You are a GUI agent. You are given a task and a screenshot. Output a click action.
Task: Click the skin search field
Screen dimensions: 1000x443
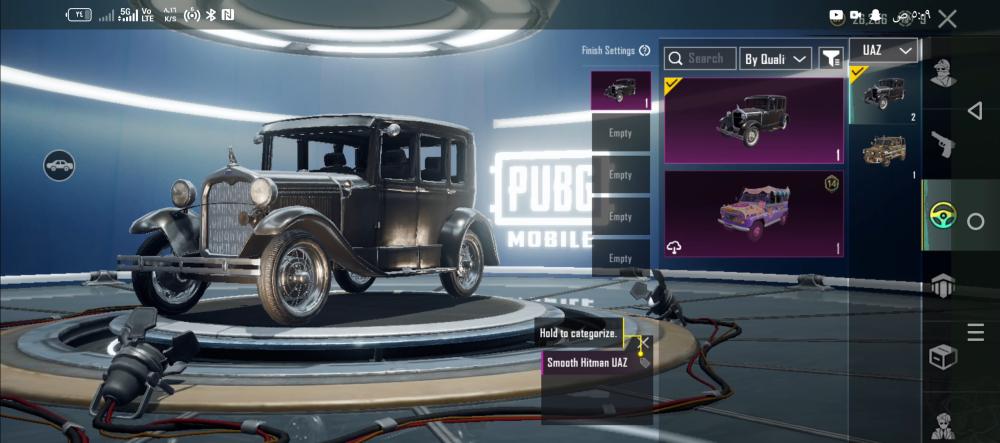pyautogui.click(x=700, y=59)
